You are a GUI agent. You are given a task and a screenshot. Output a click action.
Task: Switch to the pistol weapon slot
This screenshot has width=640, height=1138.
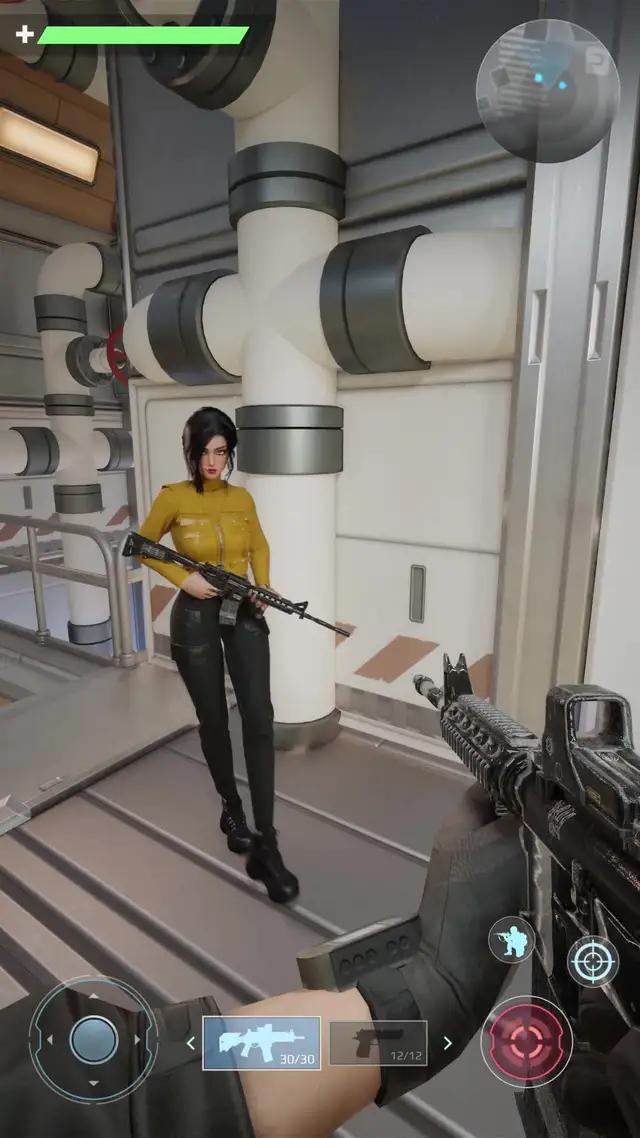[x=378, y=1043]
